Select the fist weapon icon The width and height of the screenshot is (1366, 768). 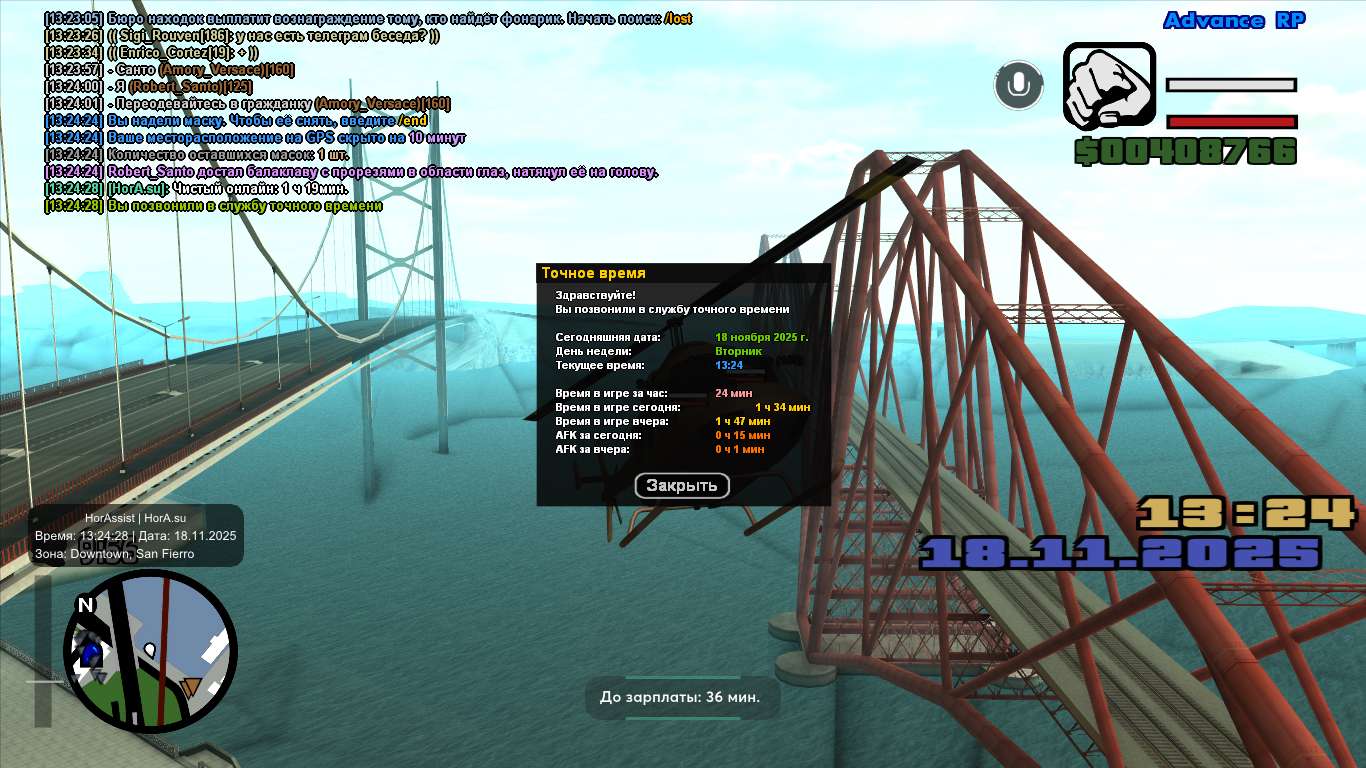(1109, 85)
